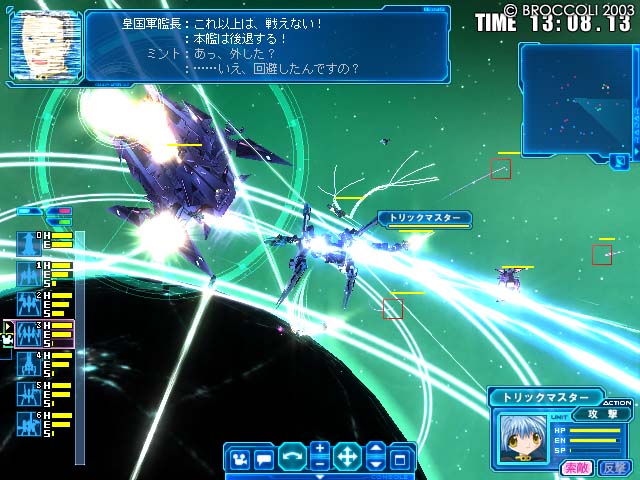Activate the four-way arrow move-camera control
The image size is (640, 480).
(347, 458)
